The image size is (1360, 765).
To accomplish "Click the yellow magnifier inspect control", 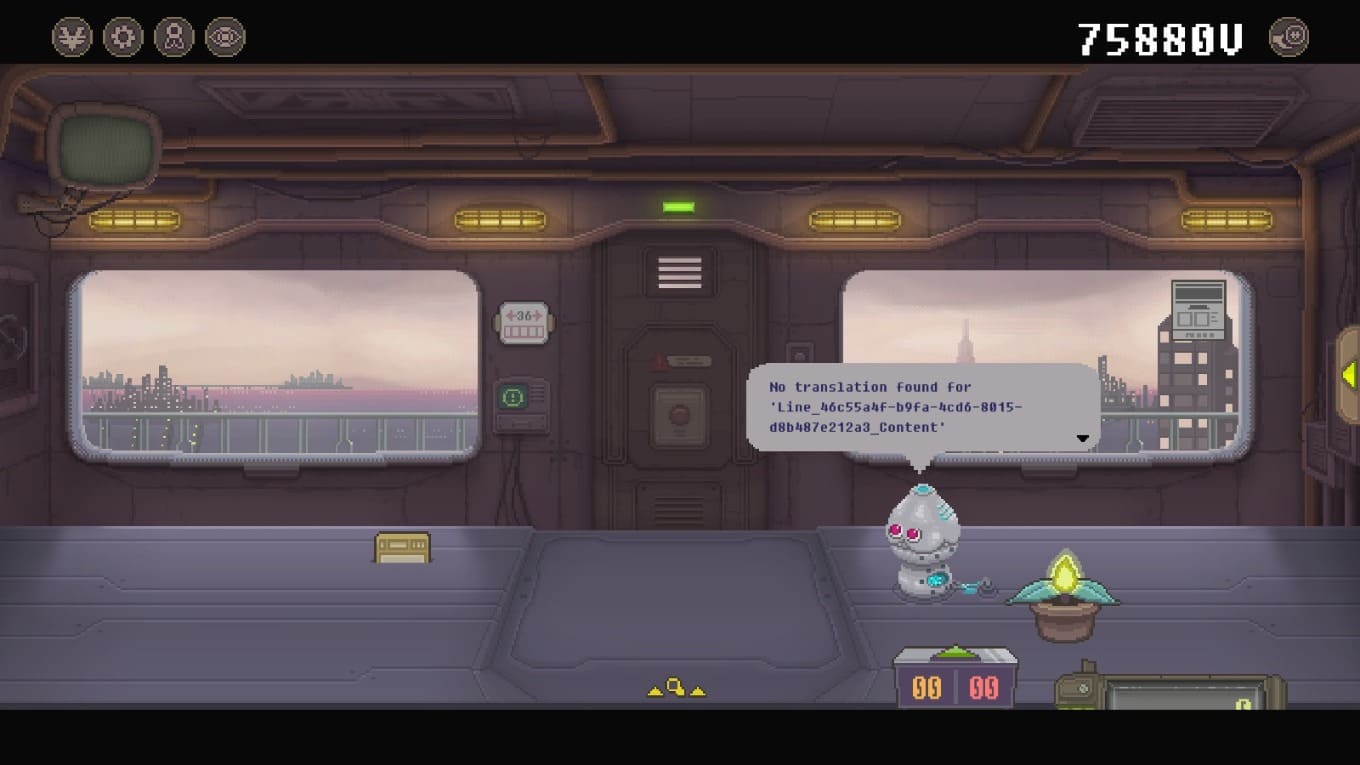I will (x=676, y=688).
